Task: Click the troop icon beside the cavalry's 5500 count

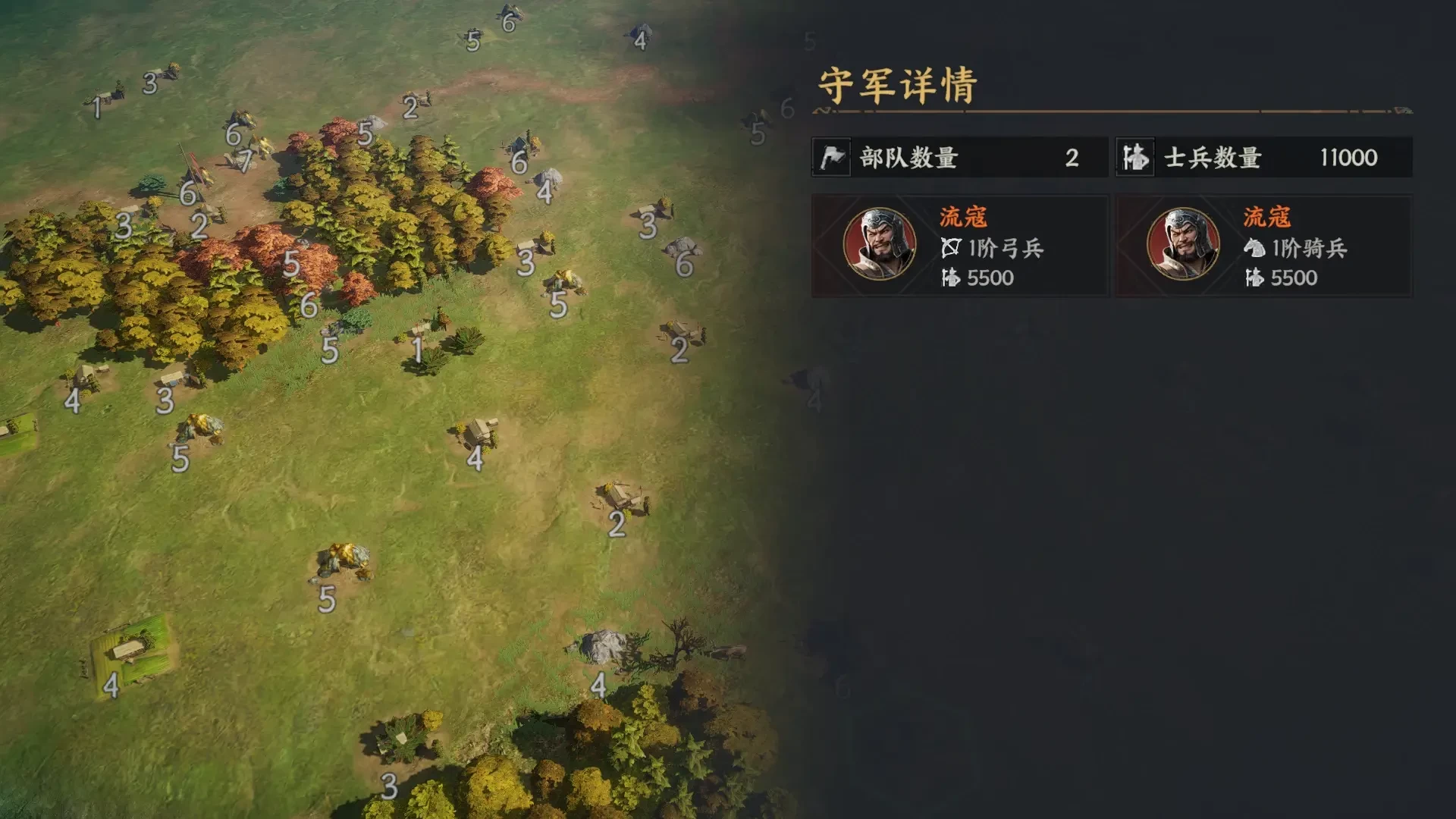Action: click(1255, 279)
